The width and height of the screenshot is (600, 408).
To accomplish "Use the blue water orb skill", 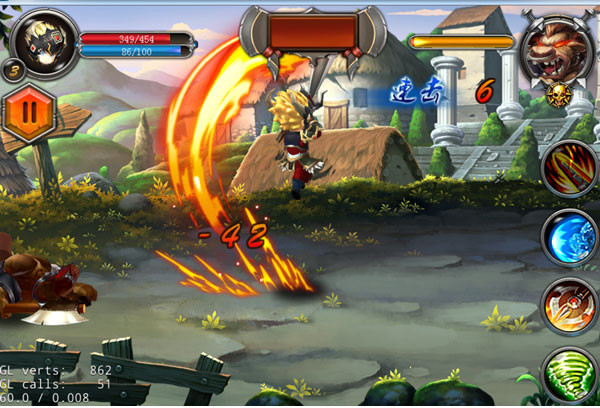I will point(570,237).
